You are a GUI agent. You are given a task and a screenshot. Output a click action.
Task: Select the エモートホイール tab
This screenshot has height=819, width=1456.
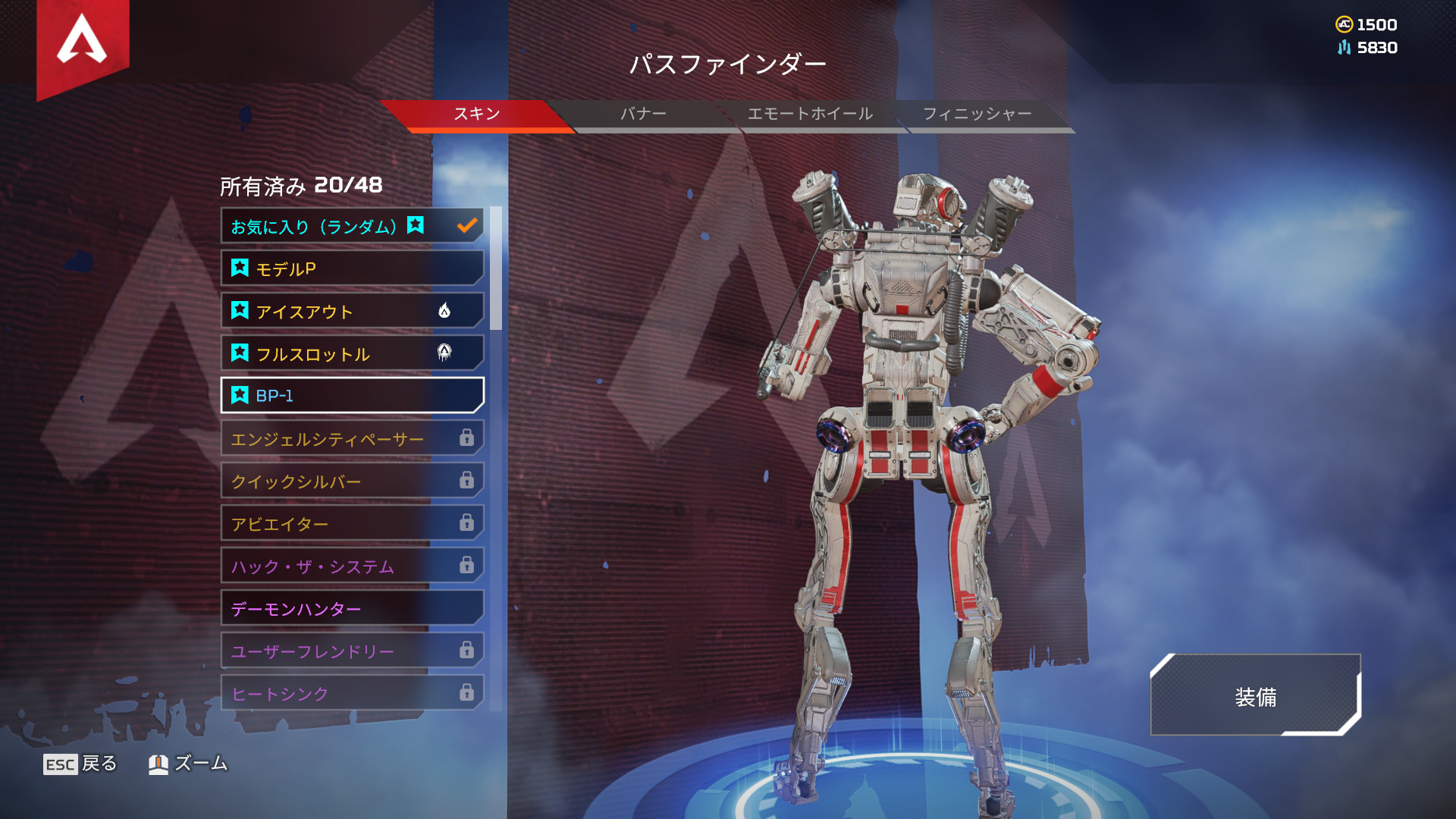pos(810,114)
